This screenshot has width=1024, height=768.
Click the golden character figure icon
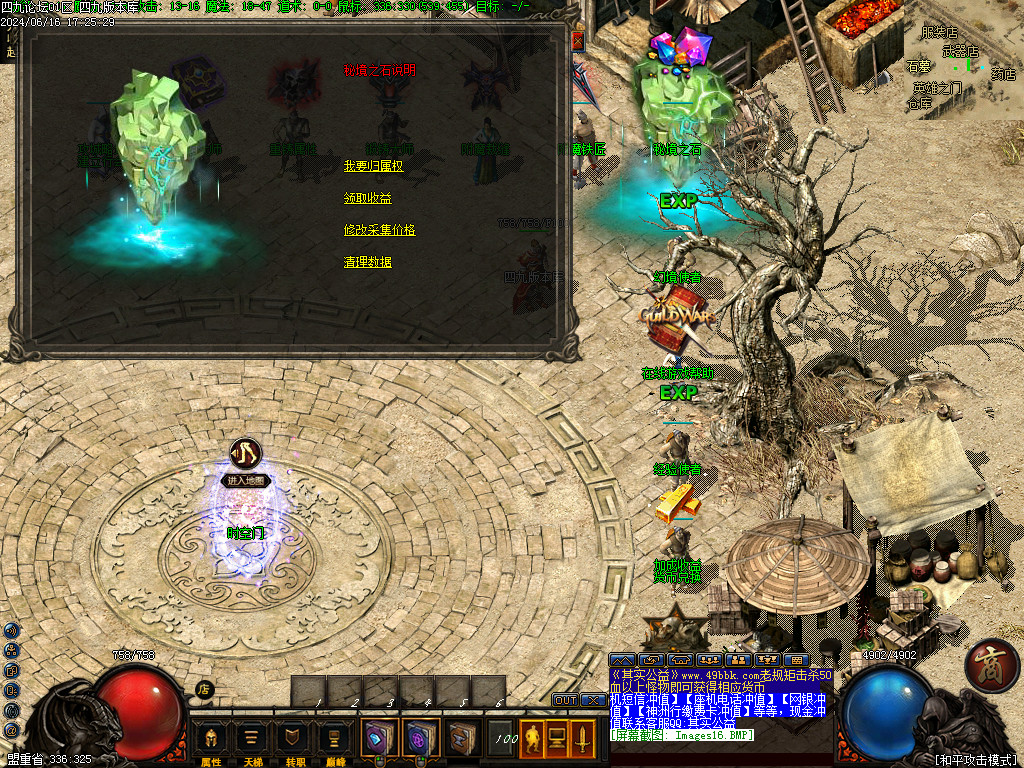click(532, 739)
